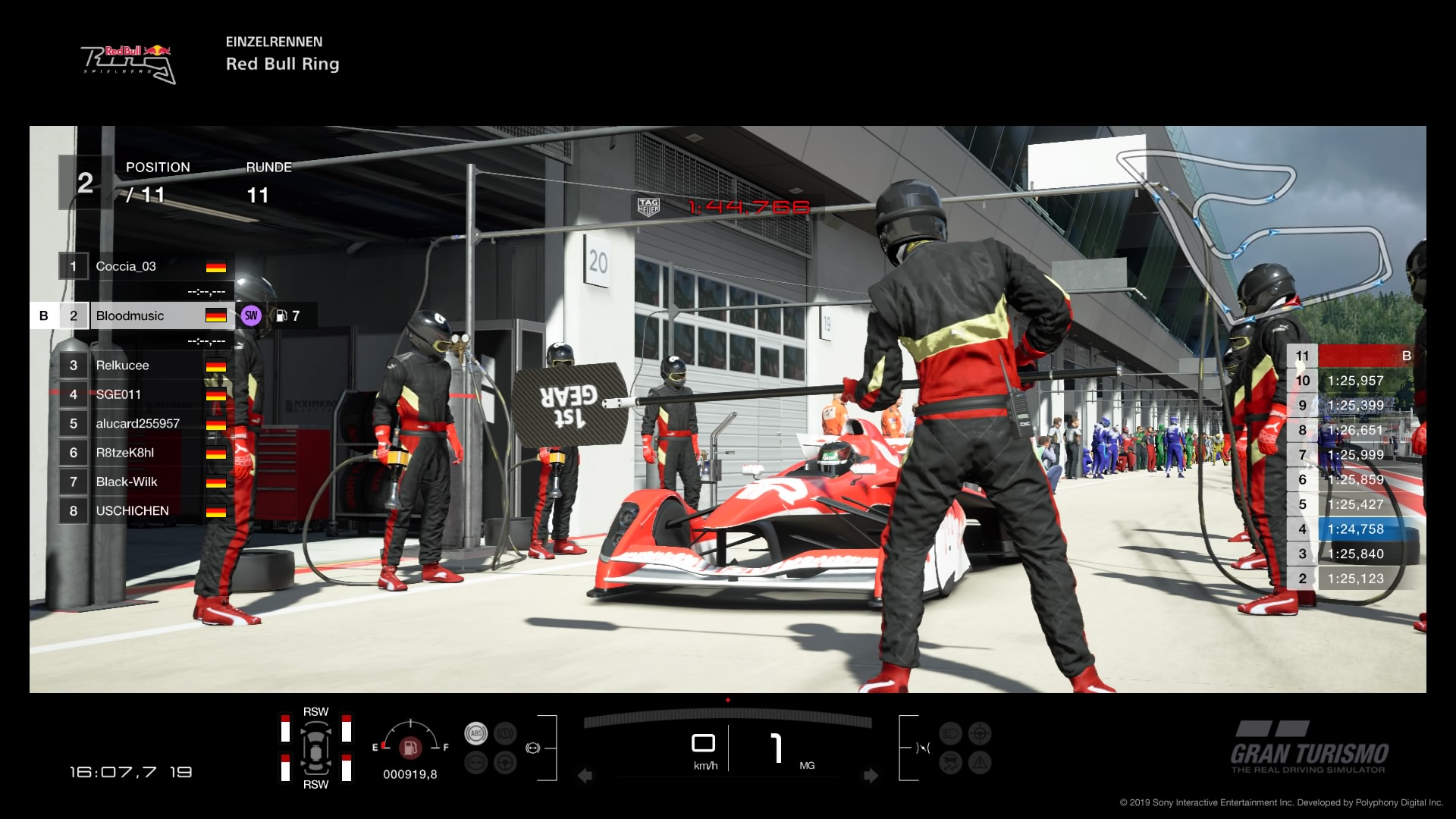1456x819 pixels.
Task: Click the purple SW tire compound badge
Action: [x=252, y=315]
